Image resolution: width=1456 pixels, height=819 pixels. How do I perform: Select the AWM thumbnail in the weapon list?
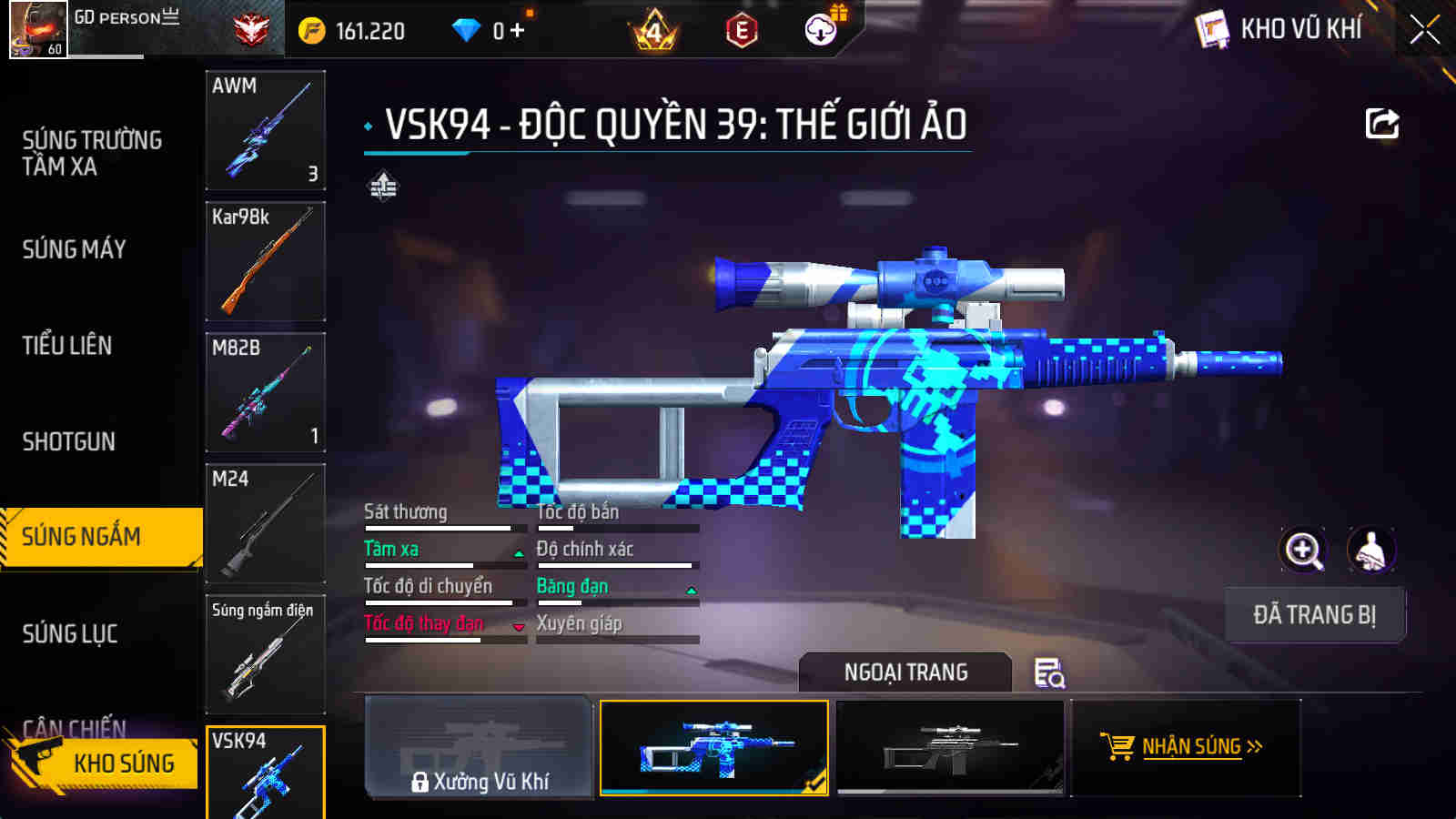pos(265,130)
